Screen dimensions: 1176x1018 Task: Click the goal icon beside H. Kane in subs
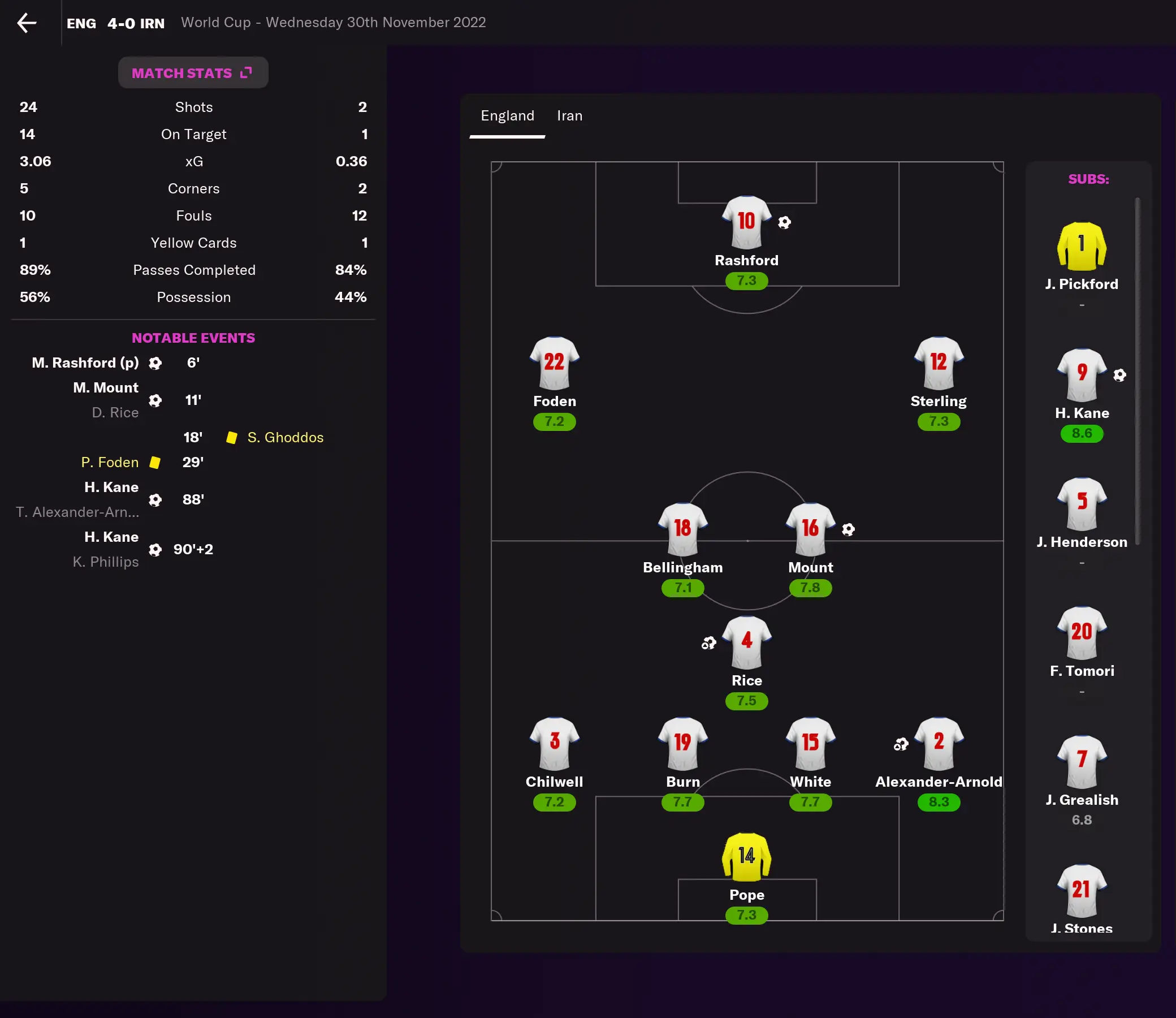(1120, 376)
